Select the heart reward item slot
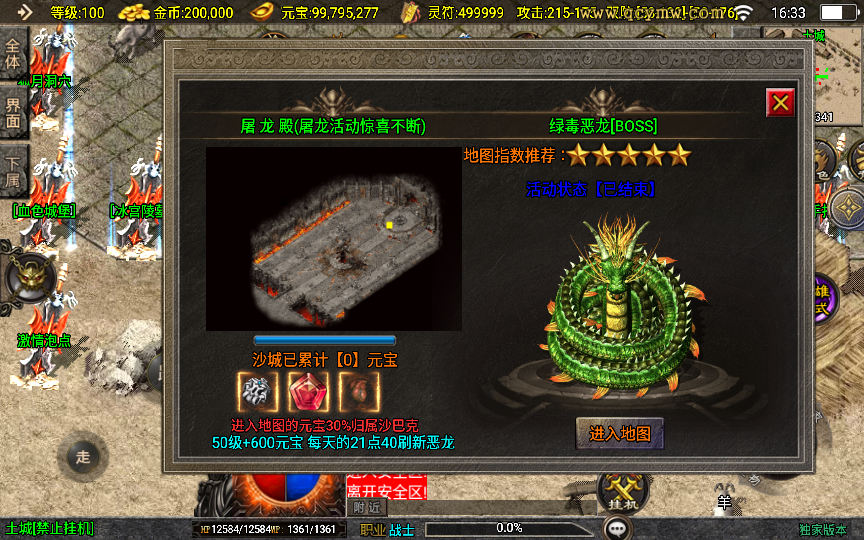This screenshot has height=540, width=864. [357, 392]
